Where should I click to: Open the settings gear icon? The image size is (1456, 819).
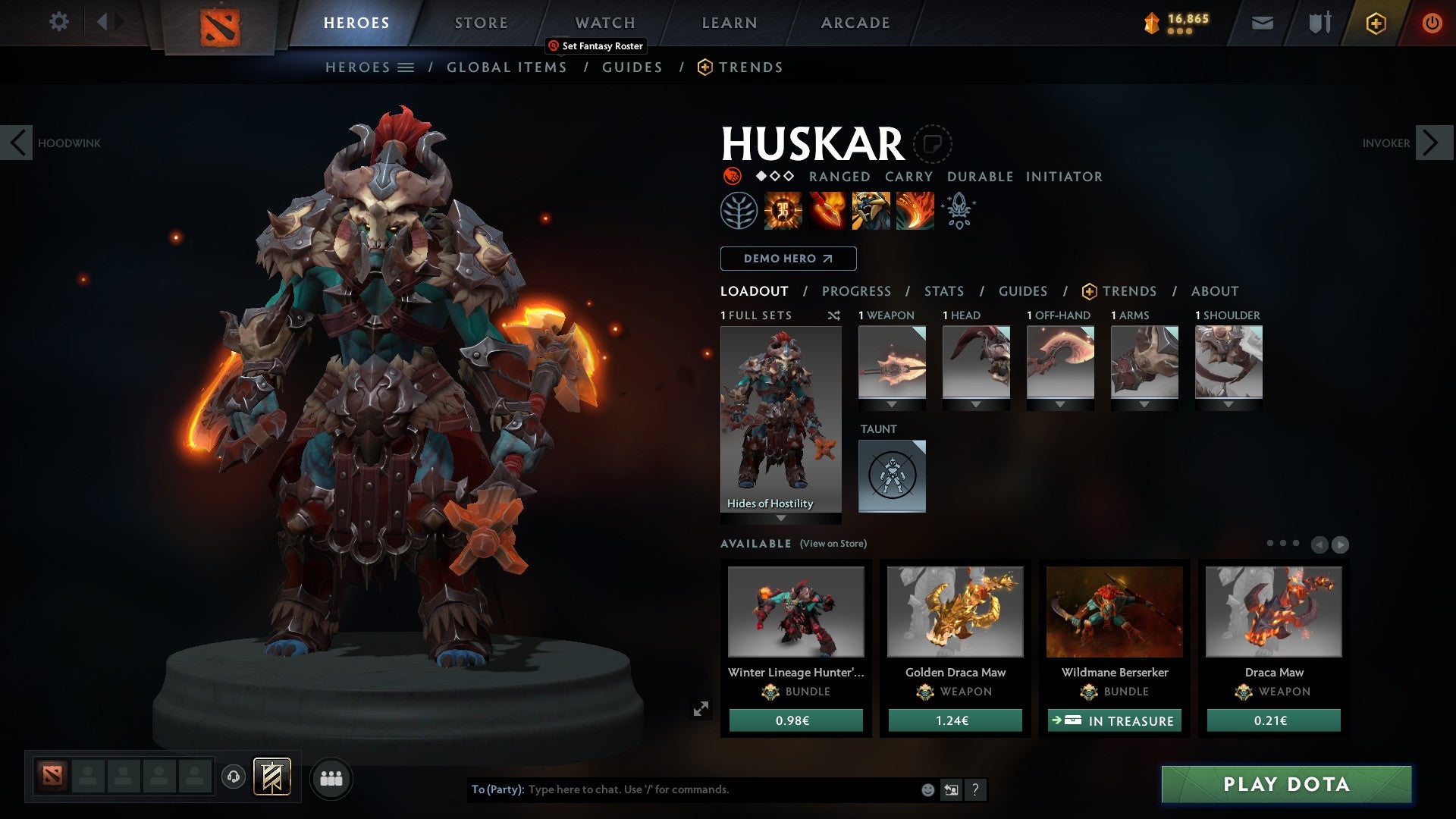coord(58,22)
